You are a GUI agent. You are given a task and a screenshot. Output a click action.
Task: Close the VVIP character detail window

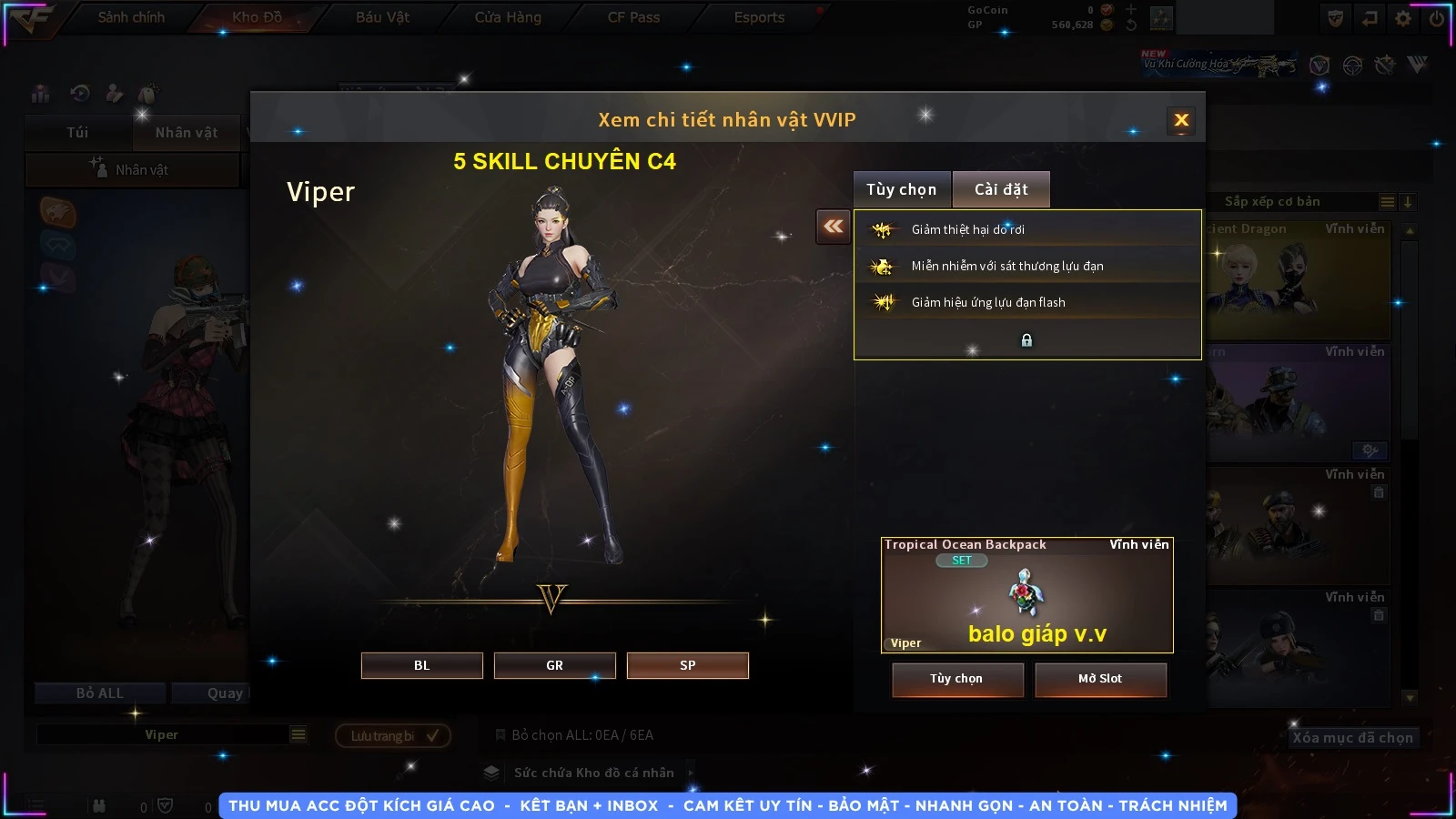pyautogui.click(x=1181, y=120)
